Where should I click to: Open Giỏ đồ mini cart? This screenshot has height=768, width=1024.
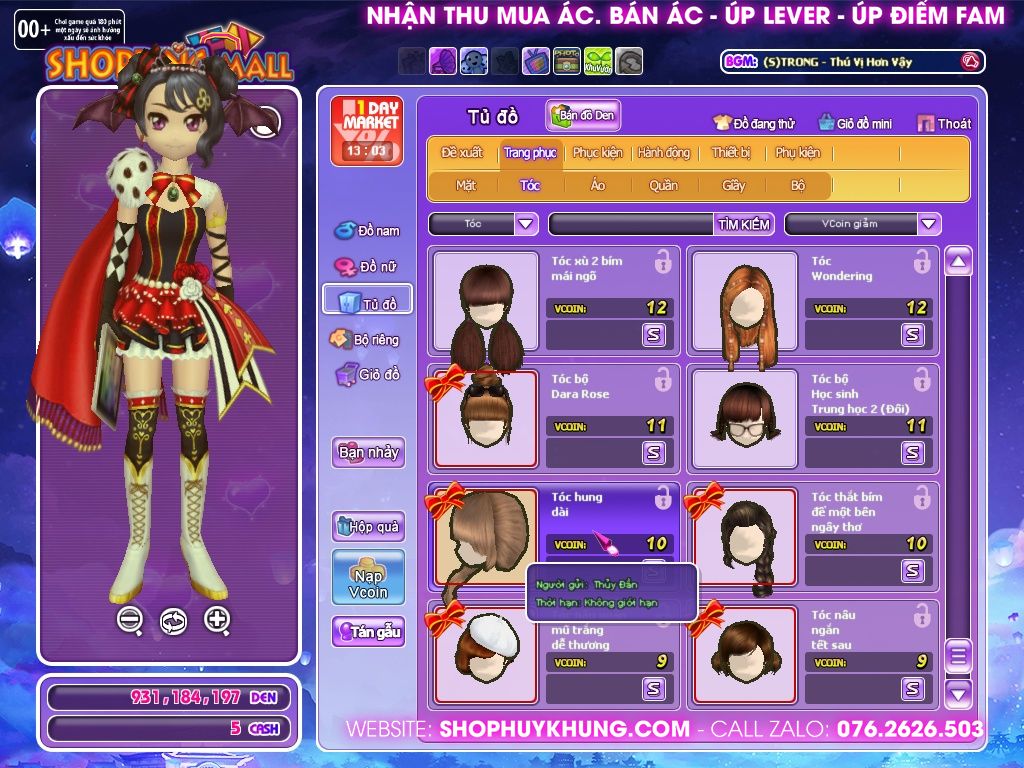pos(854,124)
